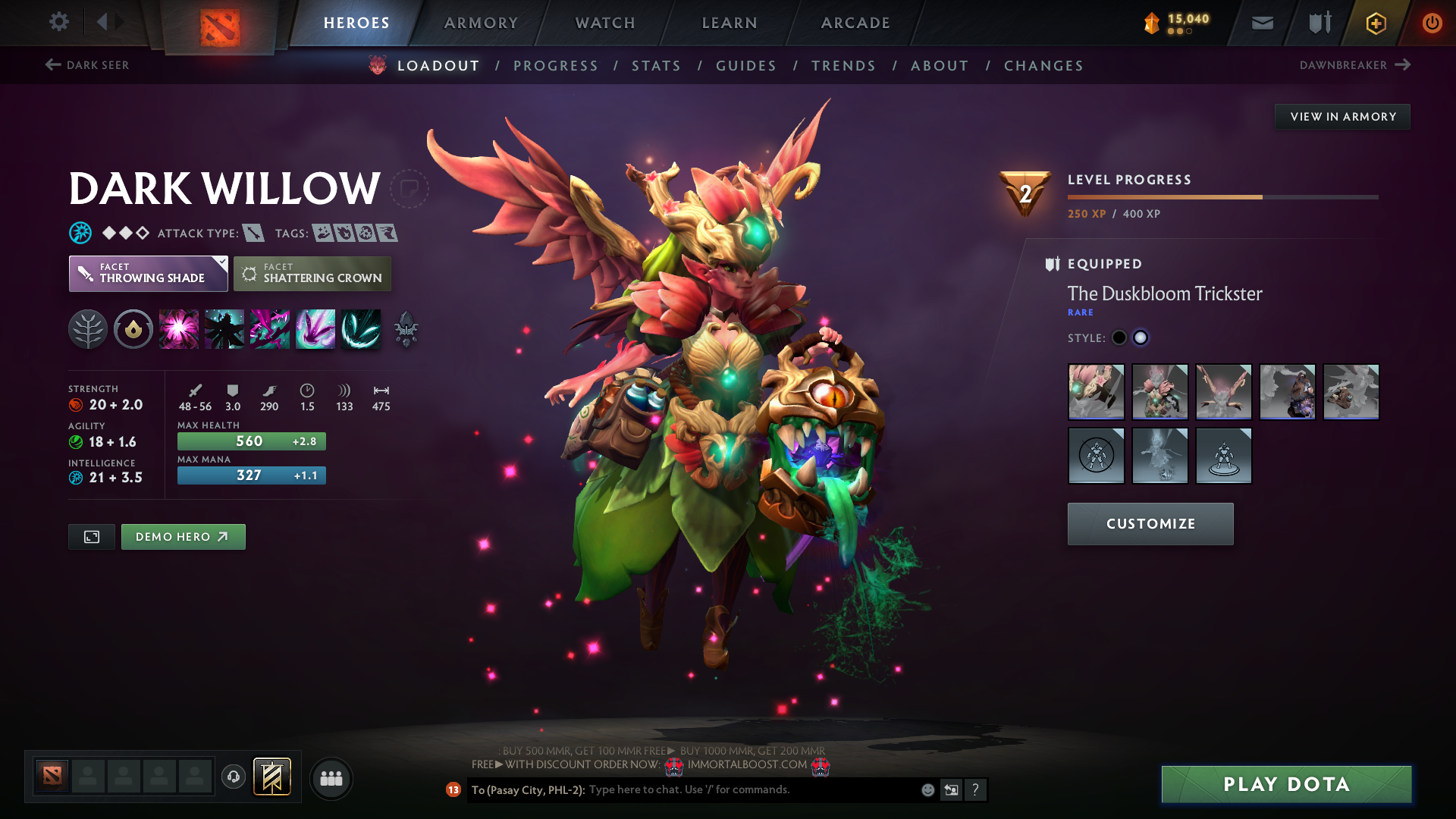Open the Armory menu item
This screenshot has height=819, width=1456.
(x=481, y=23)
